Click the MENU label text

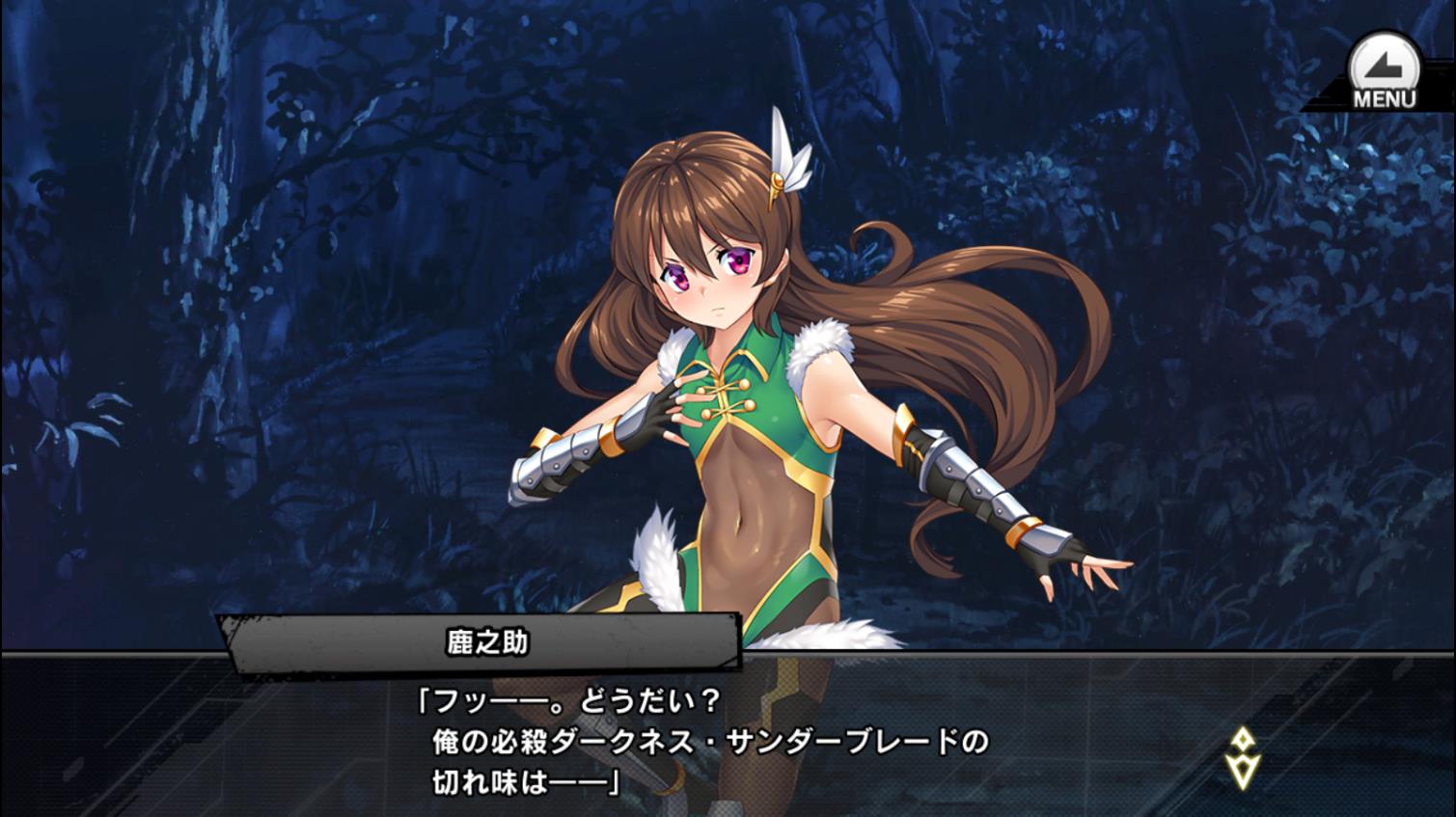click(x=1384, y=96)
